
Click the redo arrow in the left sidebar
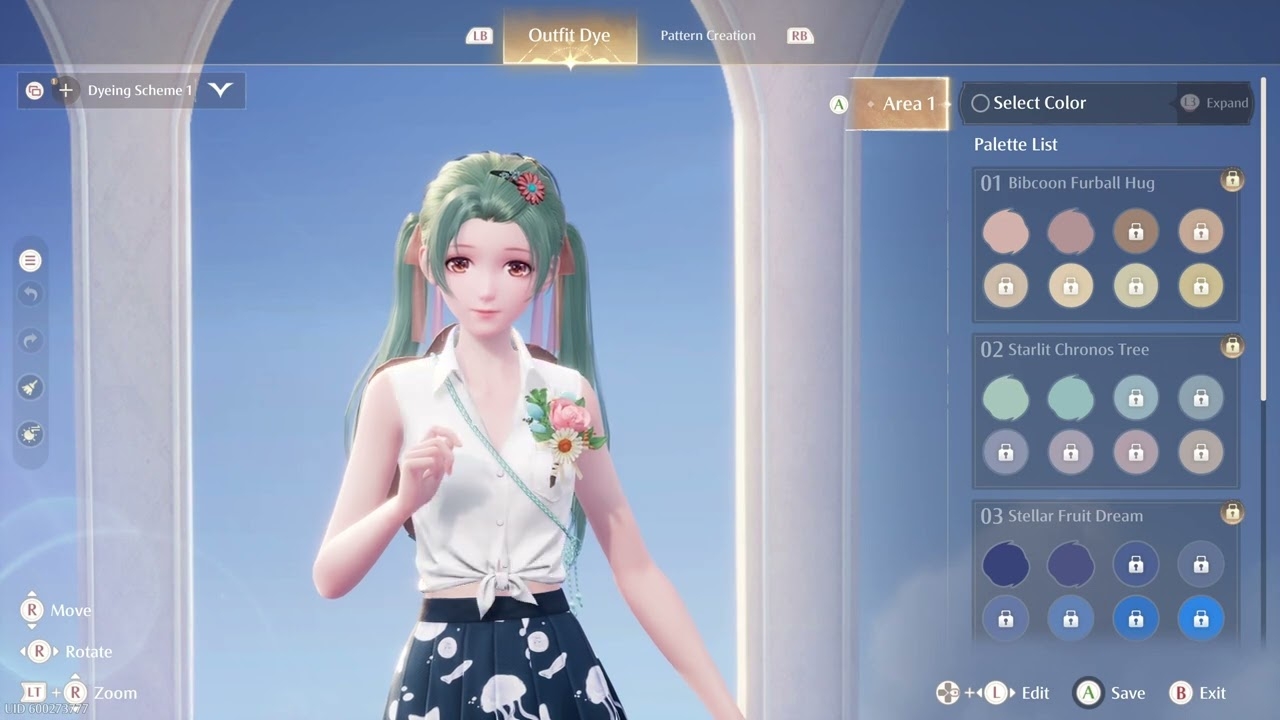(x=30, y=340)
